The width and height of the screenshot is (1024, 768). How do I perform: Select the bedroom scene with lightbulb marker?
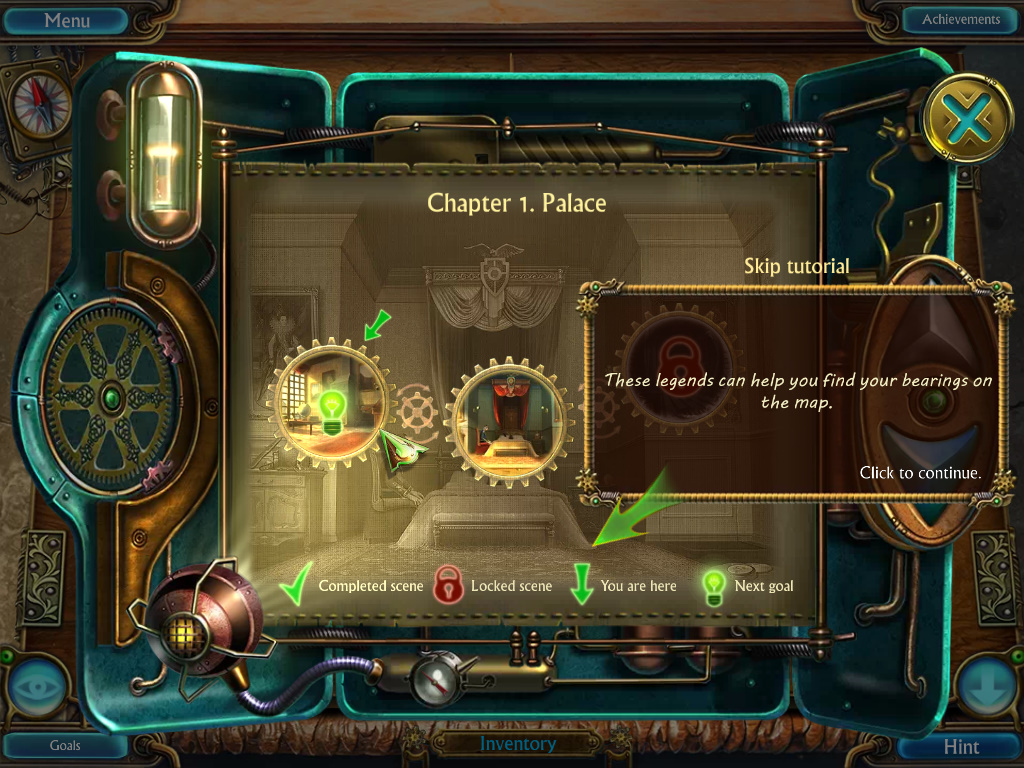329,401
